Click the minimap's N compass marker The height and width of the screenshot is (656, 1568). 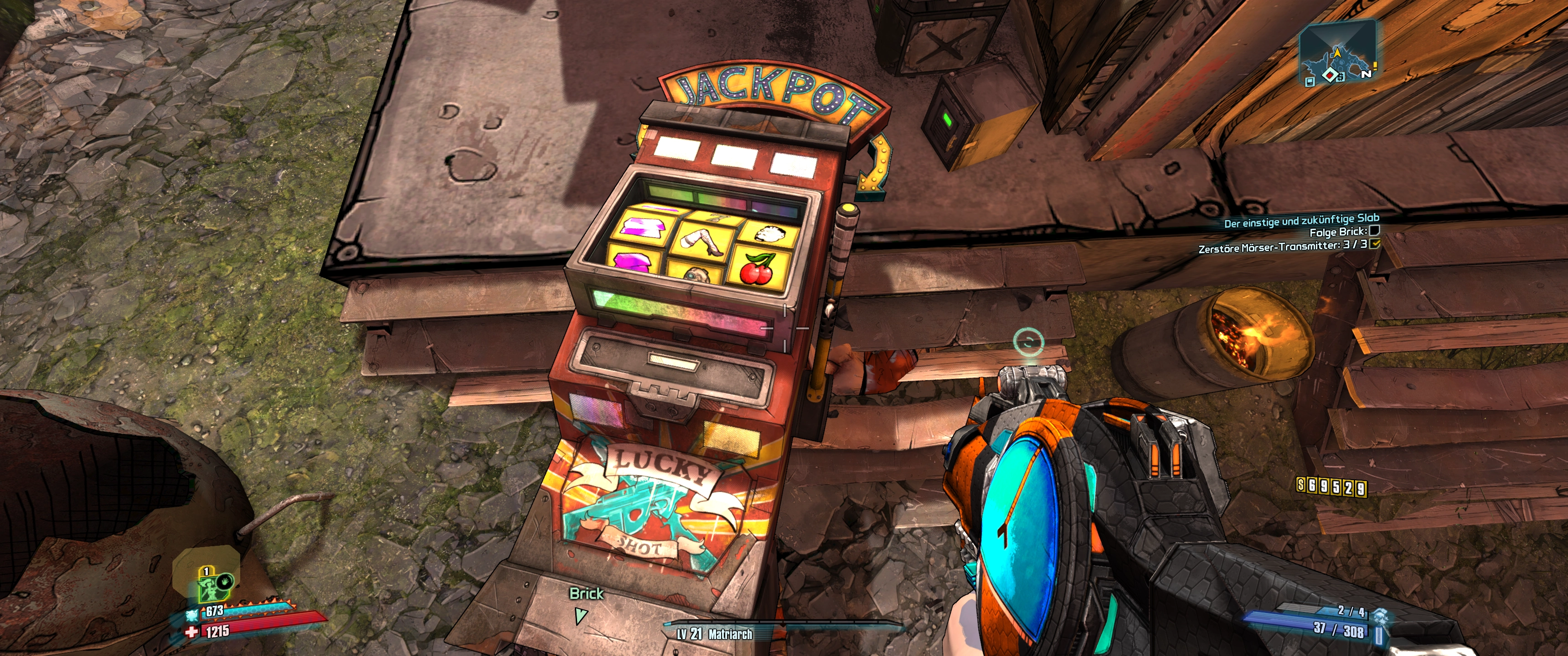tap(1366, 74)
